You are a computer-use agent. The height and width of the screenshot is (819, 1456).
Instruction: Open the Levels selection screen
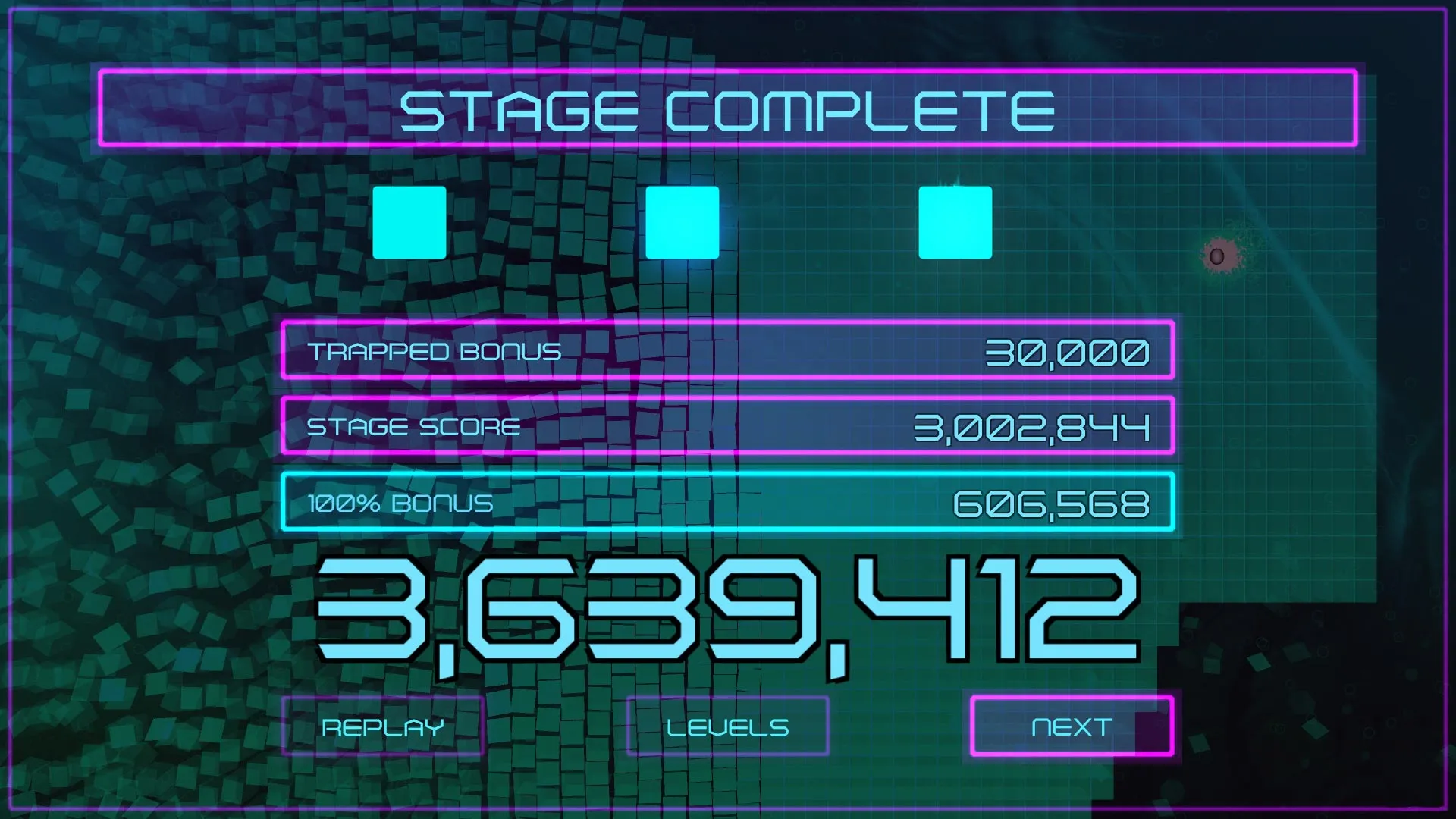pyautogui.click(x=727, y=726)
